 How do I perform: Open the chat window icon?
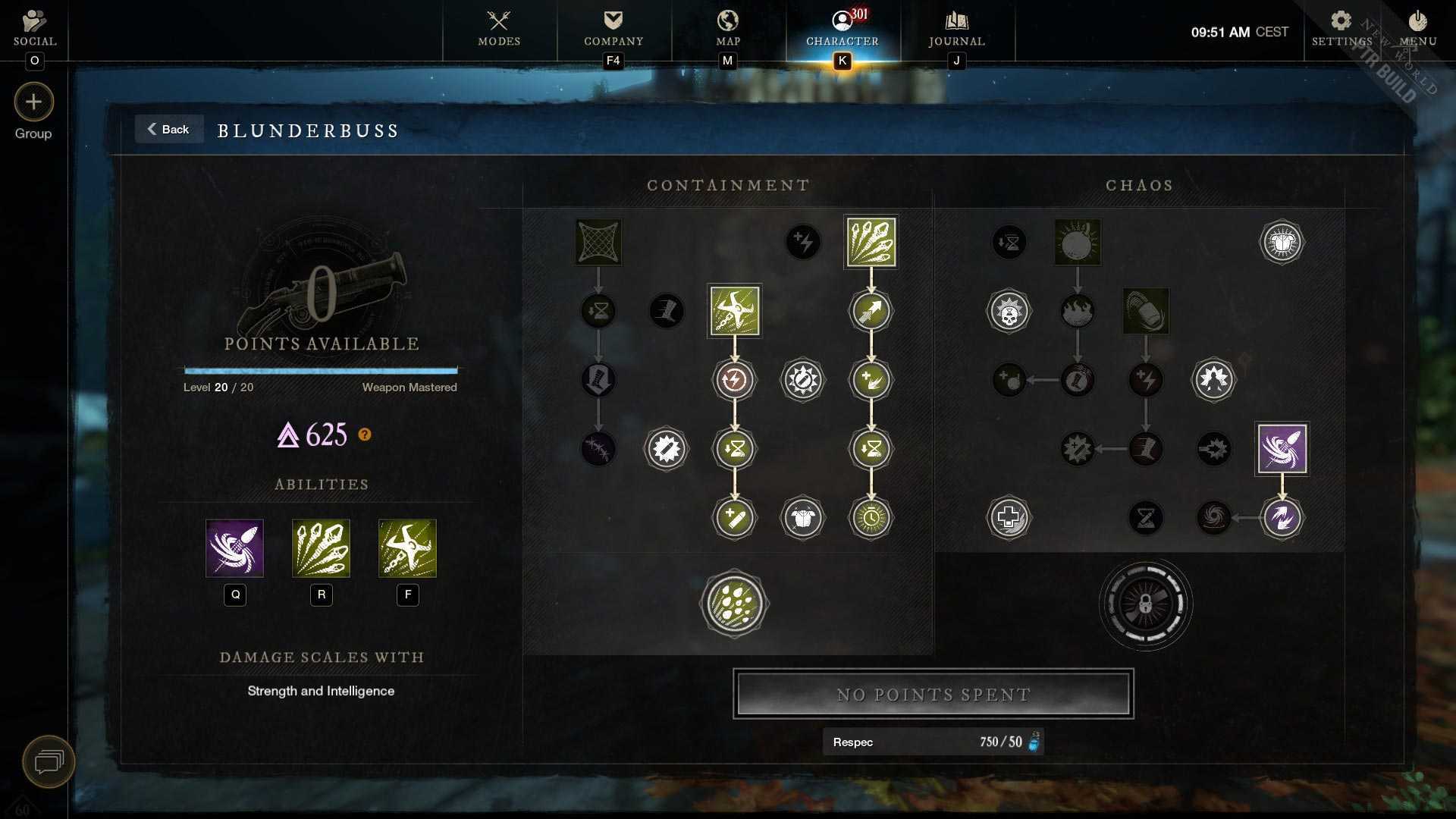(x=49, y=761)
